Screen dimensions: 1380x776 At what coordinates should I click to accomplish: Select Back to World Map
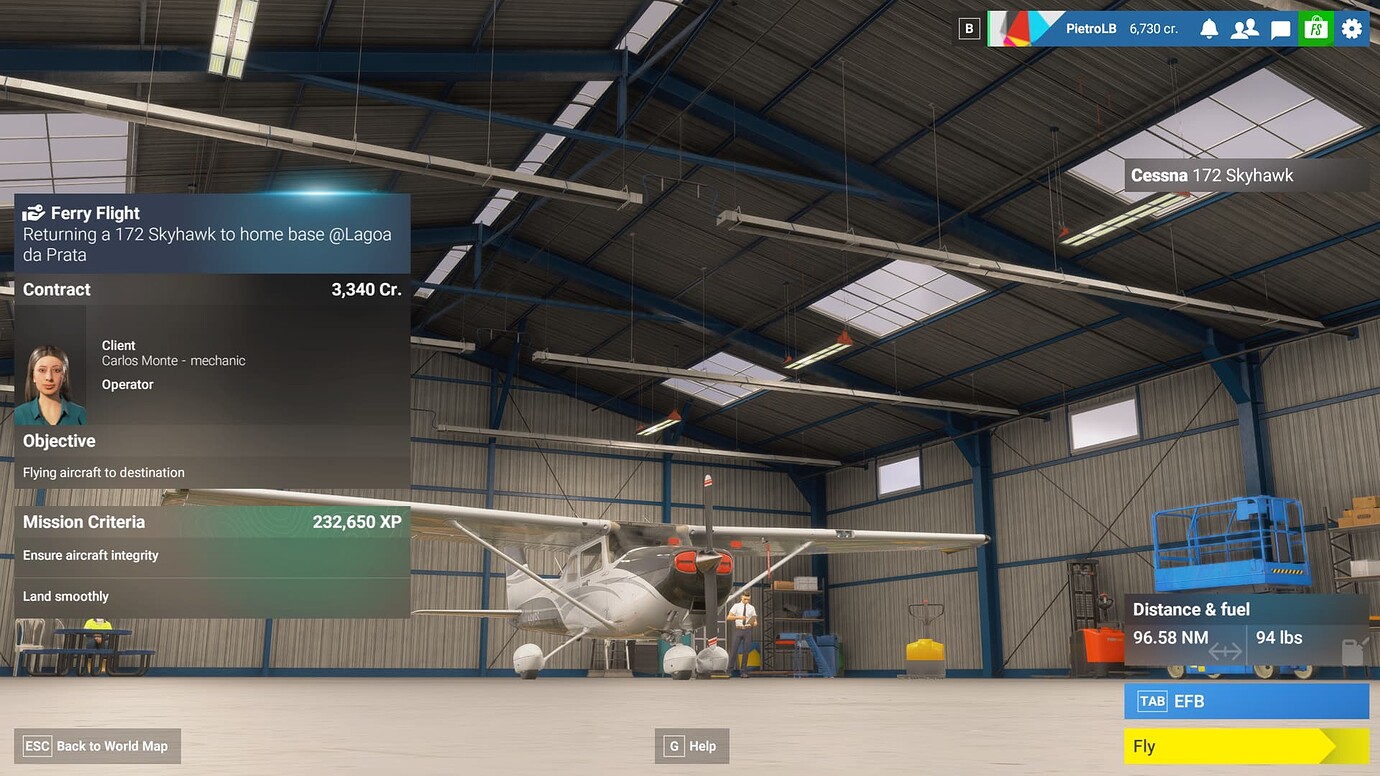(x=97, y=745)
